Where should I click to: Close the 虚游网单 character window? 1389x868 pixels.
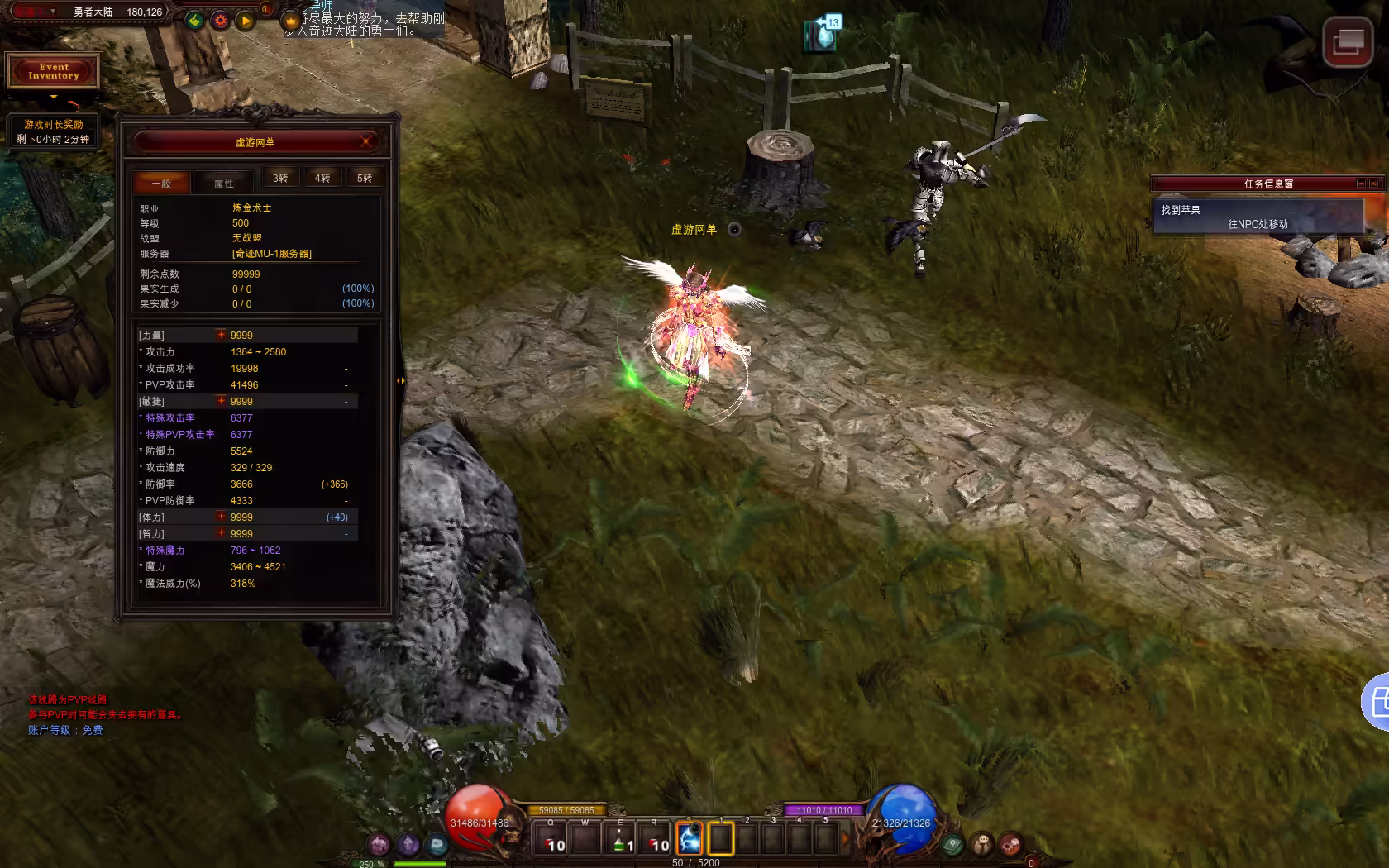click(x=366, y=141)
